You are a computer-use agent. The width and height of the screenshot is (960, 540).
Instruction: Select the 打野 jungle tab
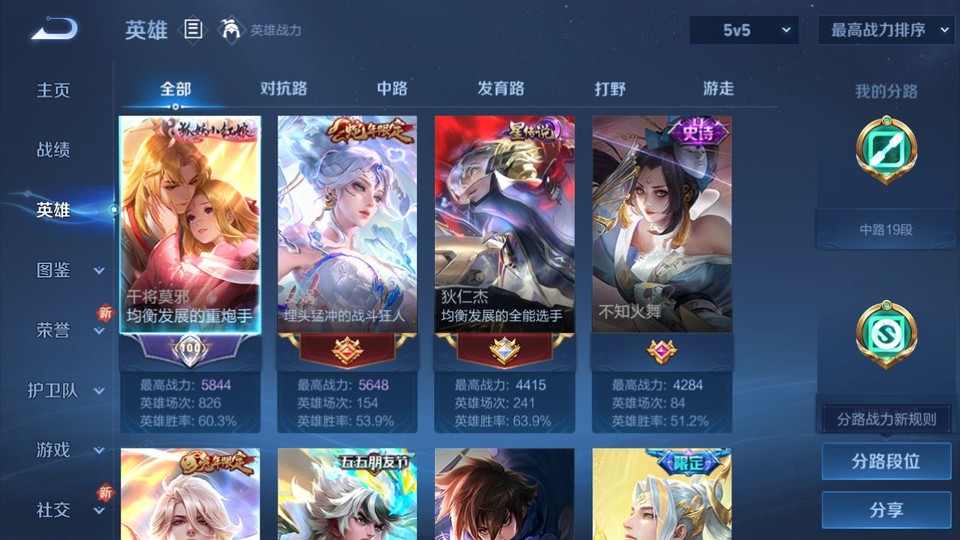click(x=610, y=88)
